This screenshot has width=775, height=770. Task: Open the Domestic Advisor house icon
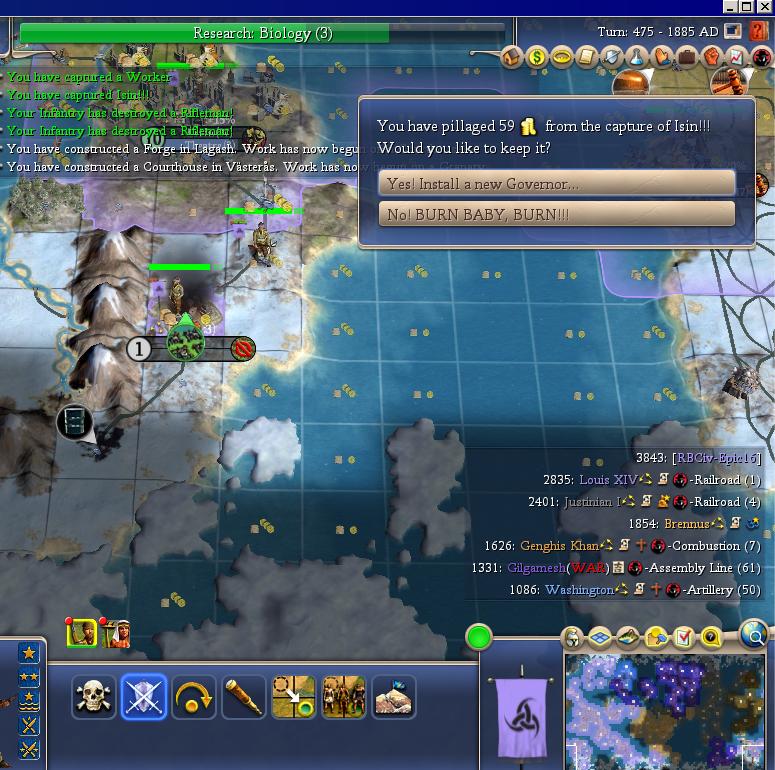pyautogui.click(x=512, y=58)
